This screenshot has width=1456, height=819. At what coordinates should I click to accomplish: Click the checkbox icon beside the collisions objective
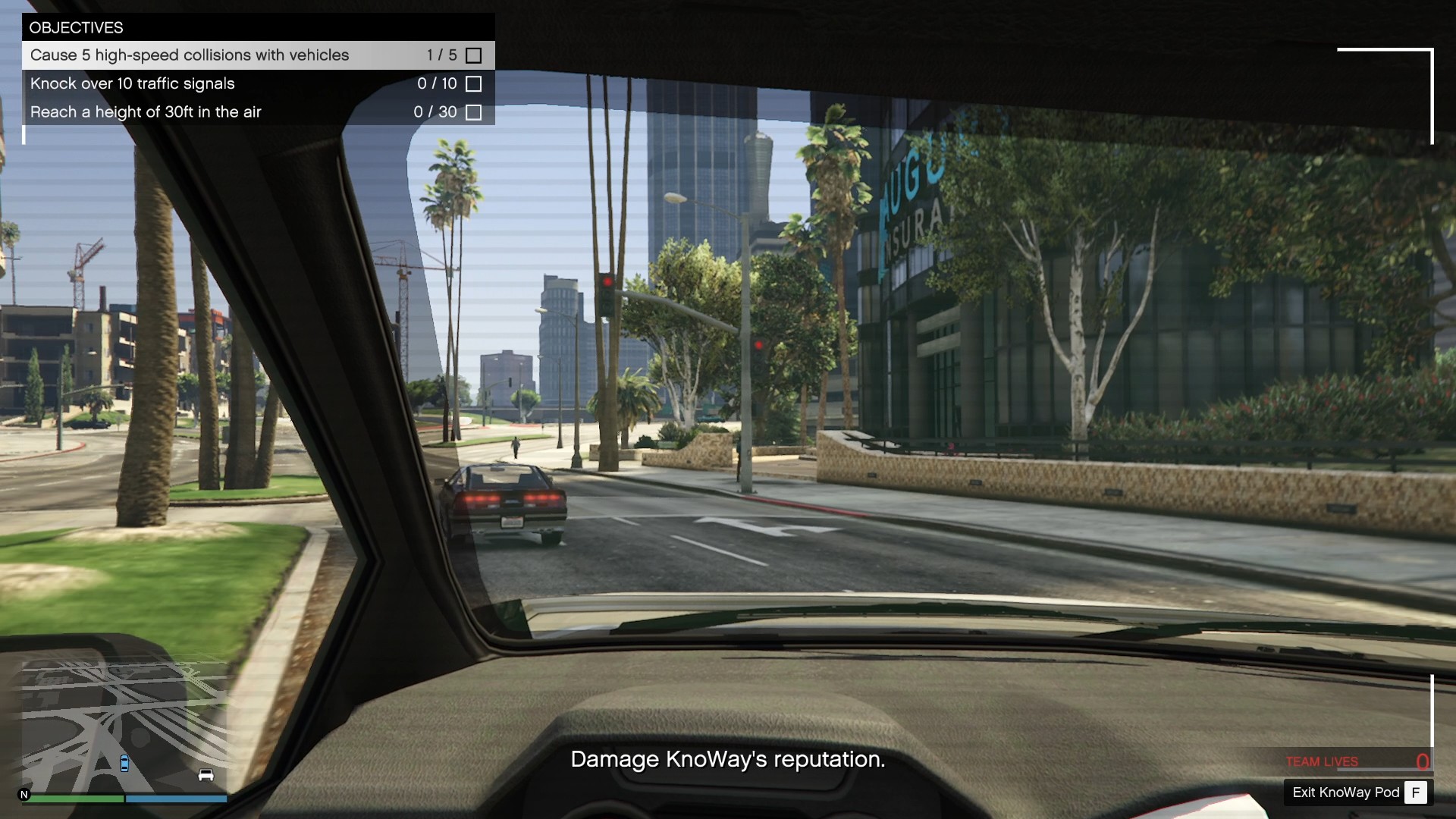tap(475, 55)
